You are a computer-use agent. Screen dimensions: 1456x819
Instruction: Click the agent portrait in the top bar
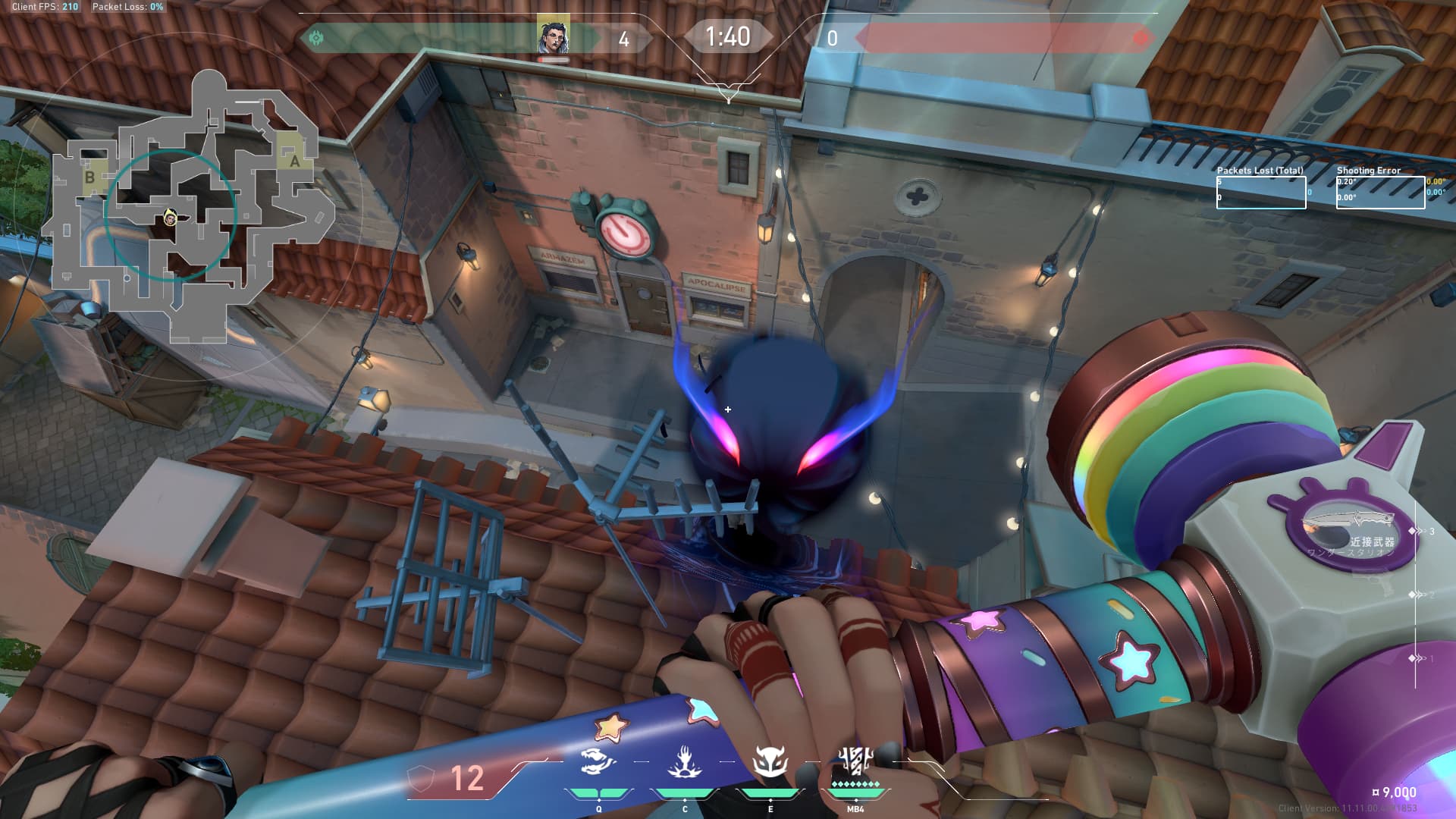click(553, 36)
